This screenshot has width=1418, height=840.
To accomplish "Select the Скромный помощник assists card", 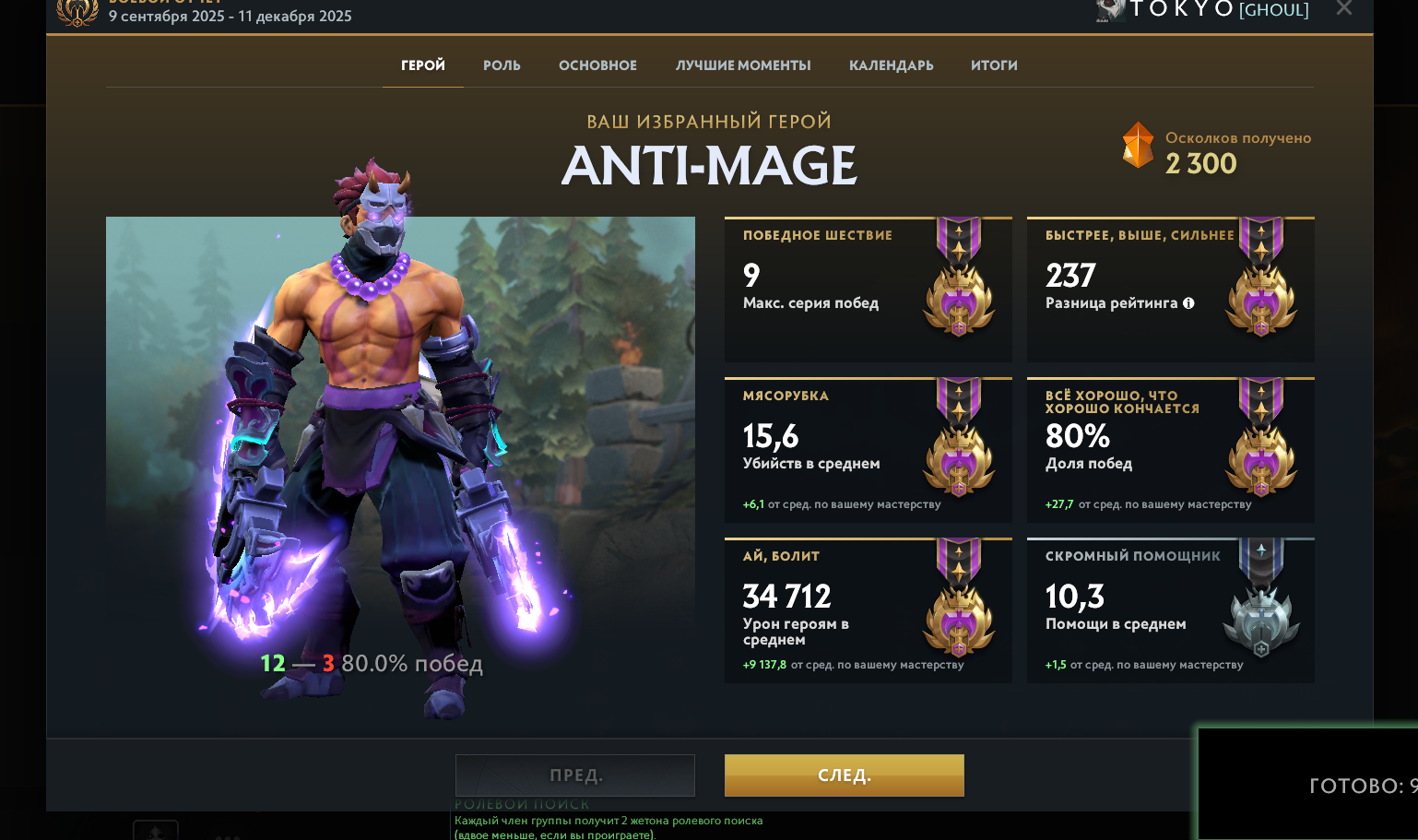I will click(1170, 610).
